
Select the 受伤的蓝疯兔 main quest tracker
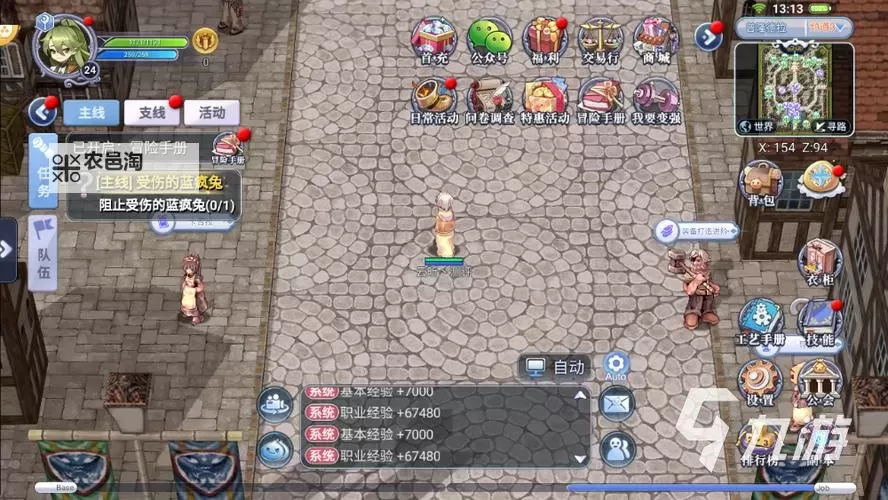(x=158, y=194)
